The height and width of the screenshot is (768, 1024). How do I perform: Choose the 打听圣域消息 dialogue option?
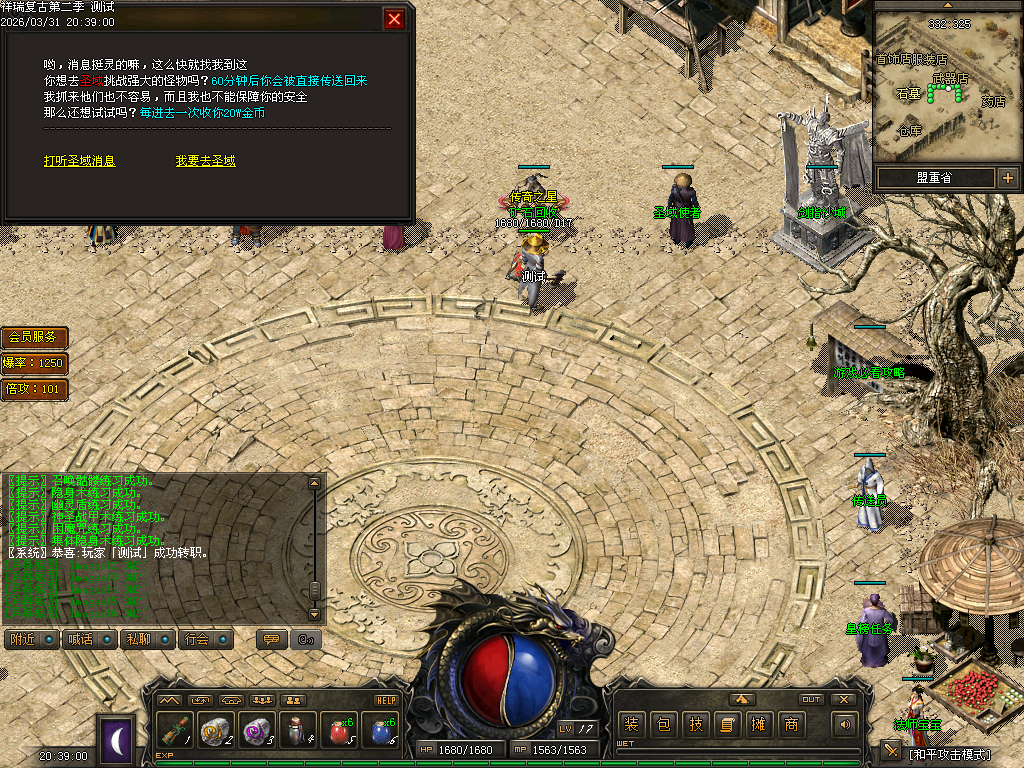click(79, 161)
